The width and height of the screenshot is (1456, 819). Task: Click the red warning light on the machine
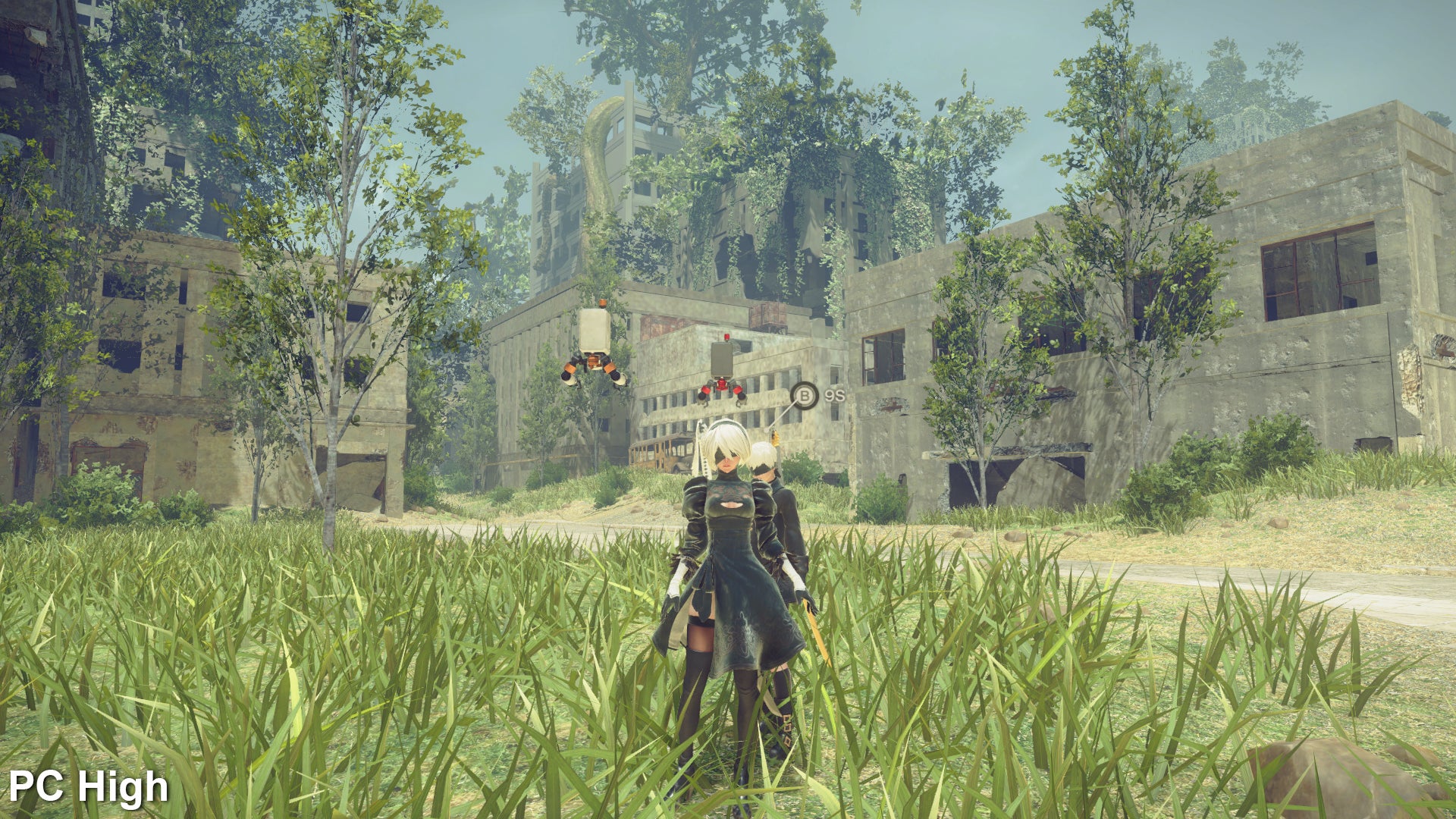pyautogui.click(x=726, y=337)
